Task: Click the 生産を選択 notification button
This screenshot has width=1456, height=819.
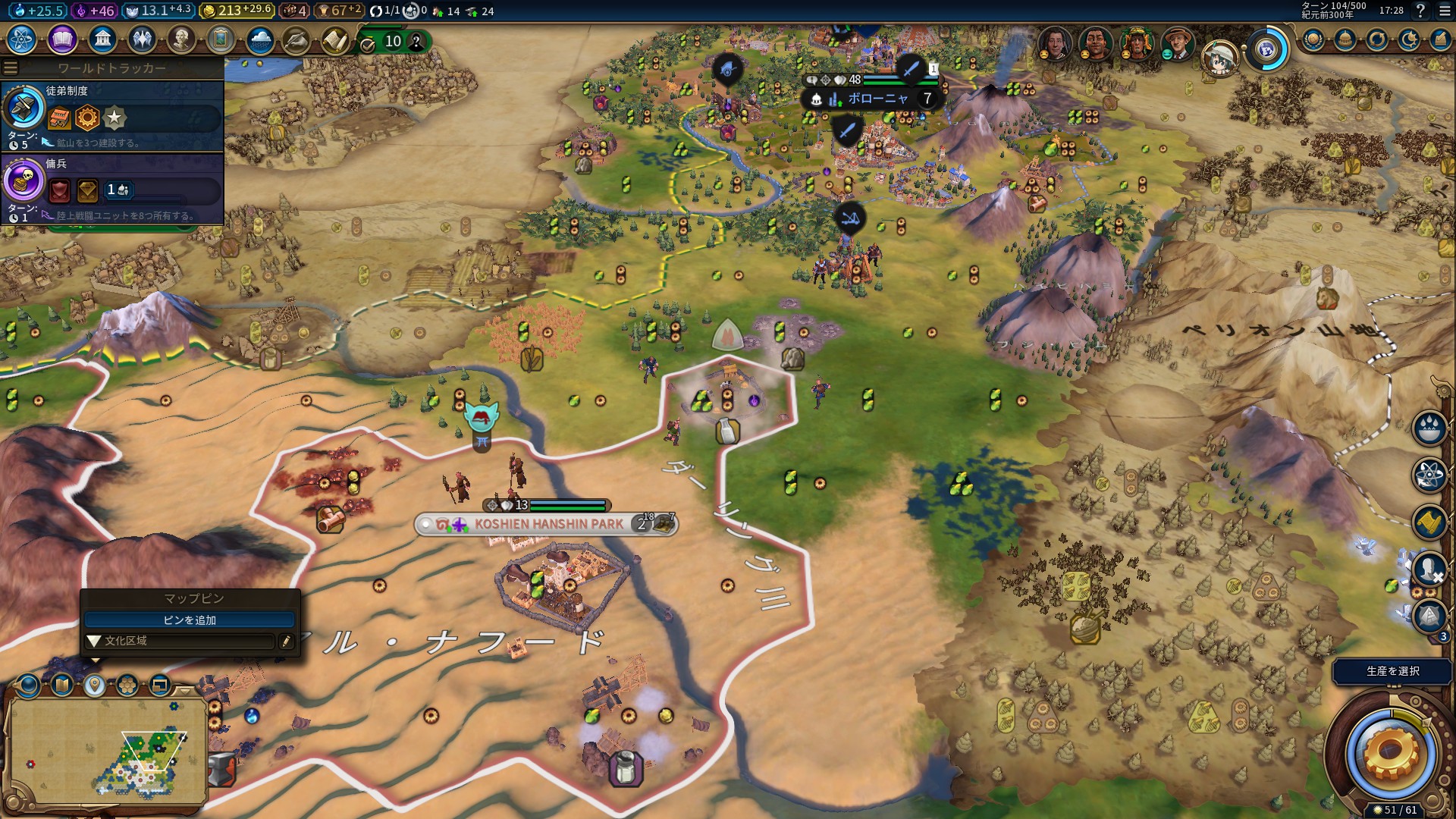Action: point(1392,671)
